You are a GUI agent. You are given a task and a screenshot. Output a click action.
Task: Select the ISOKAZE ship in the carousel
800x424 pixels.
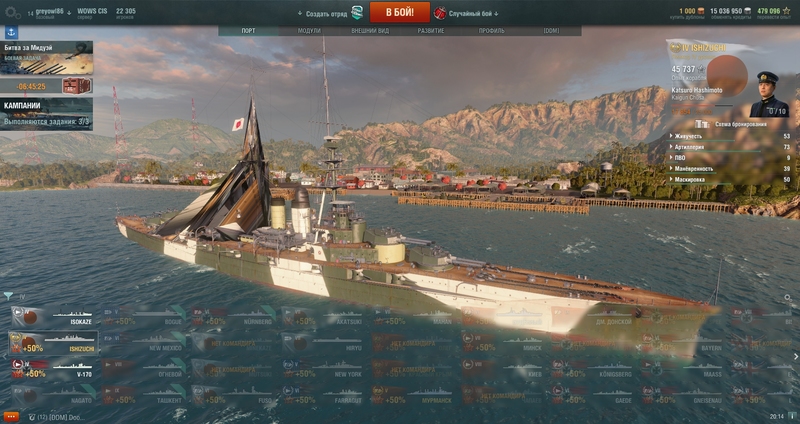coord(50,316)
